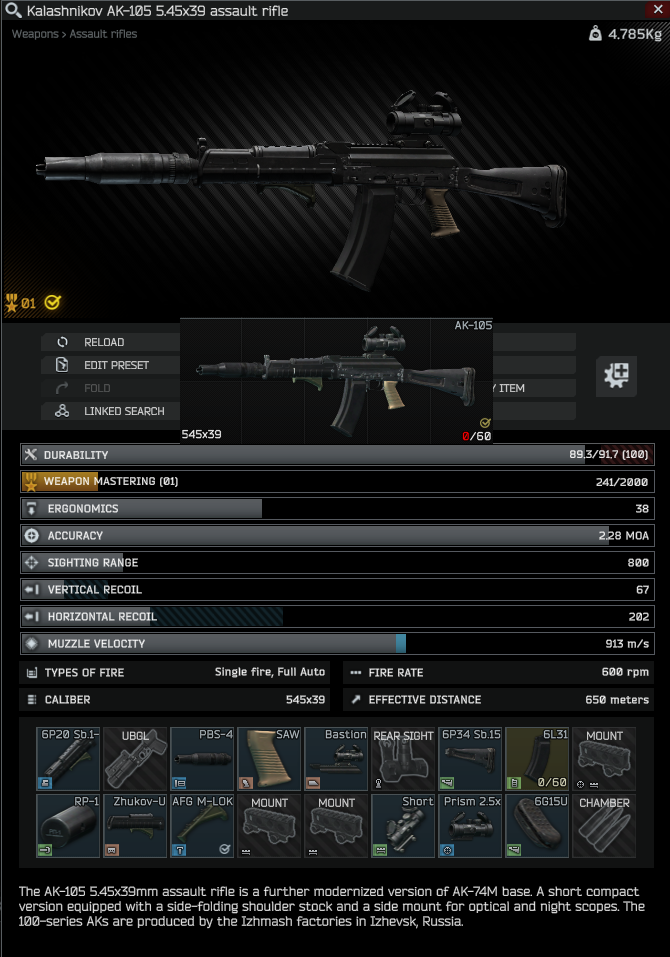Select the Reload option
The width and height of the screenshot is (670, 957).
point(104,342)
